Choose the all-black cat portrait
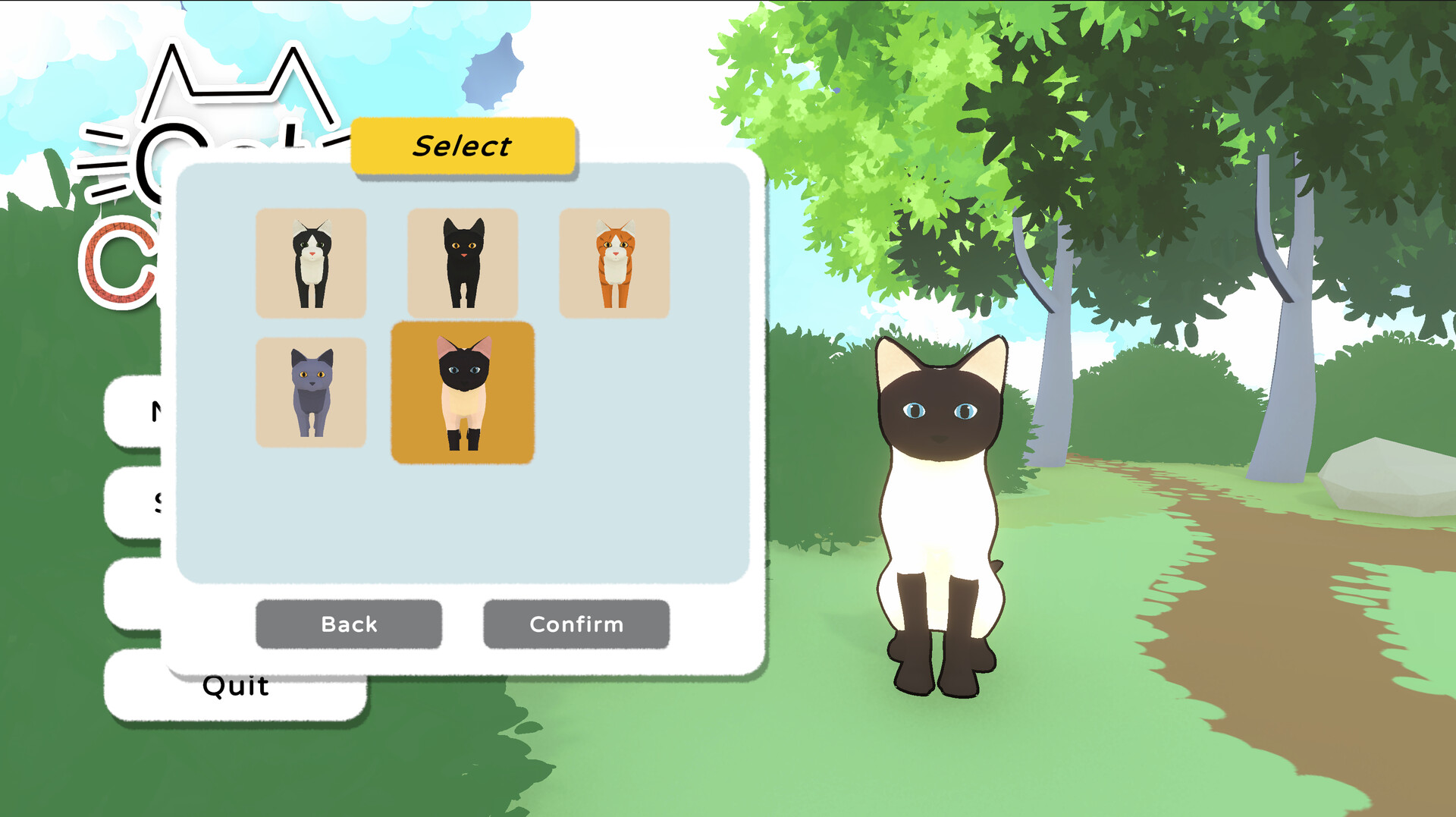 pyautogui.click(x=463, y=262)
